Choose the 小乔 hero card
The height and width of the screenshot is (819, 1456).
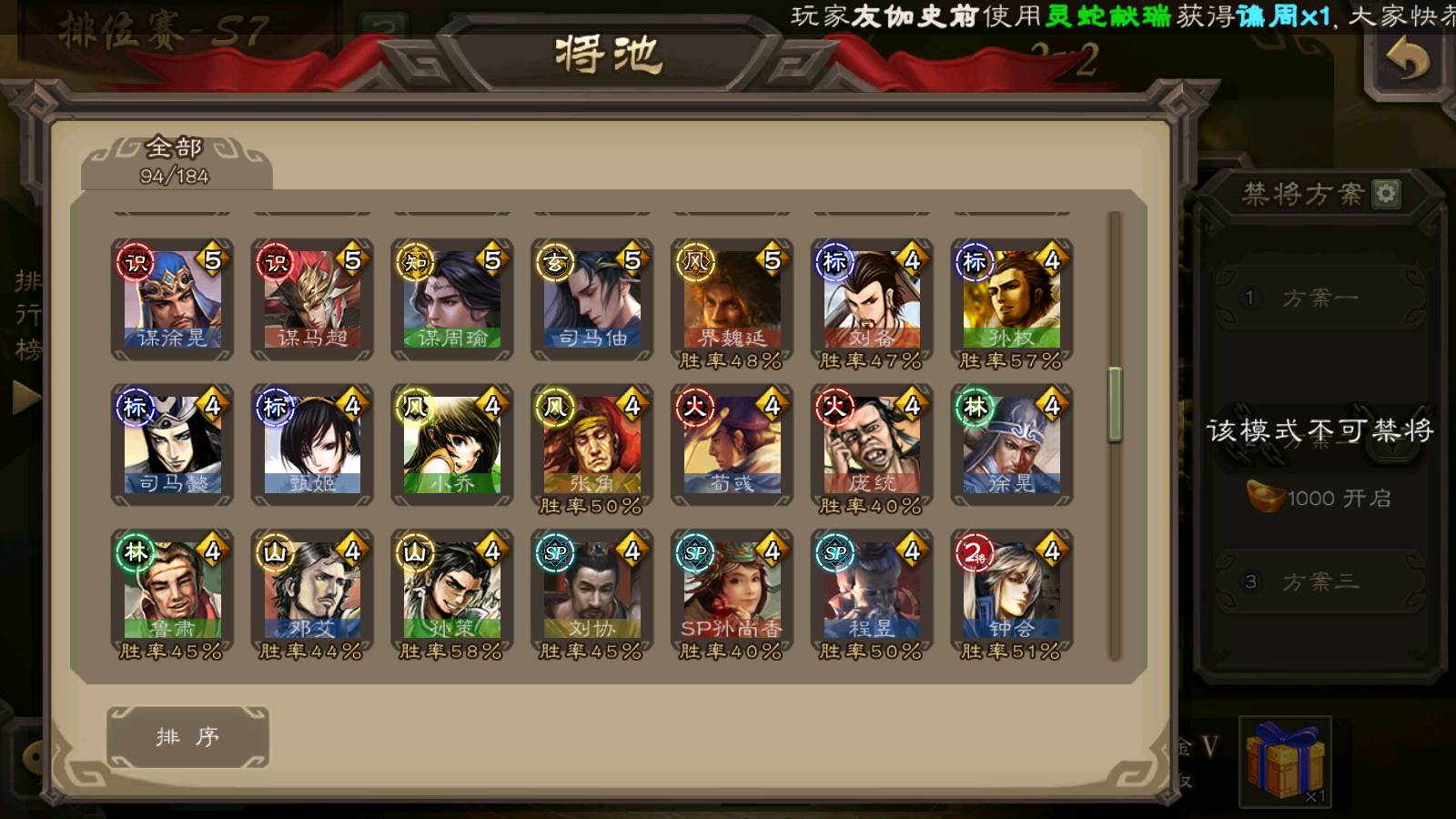452,445
